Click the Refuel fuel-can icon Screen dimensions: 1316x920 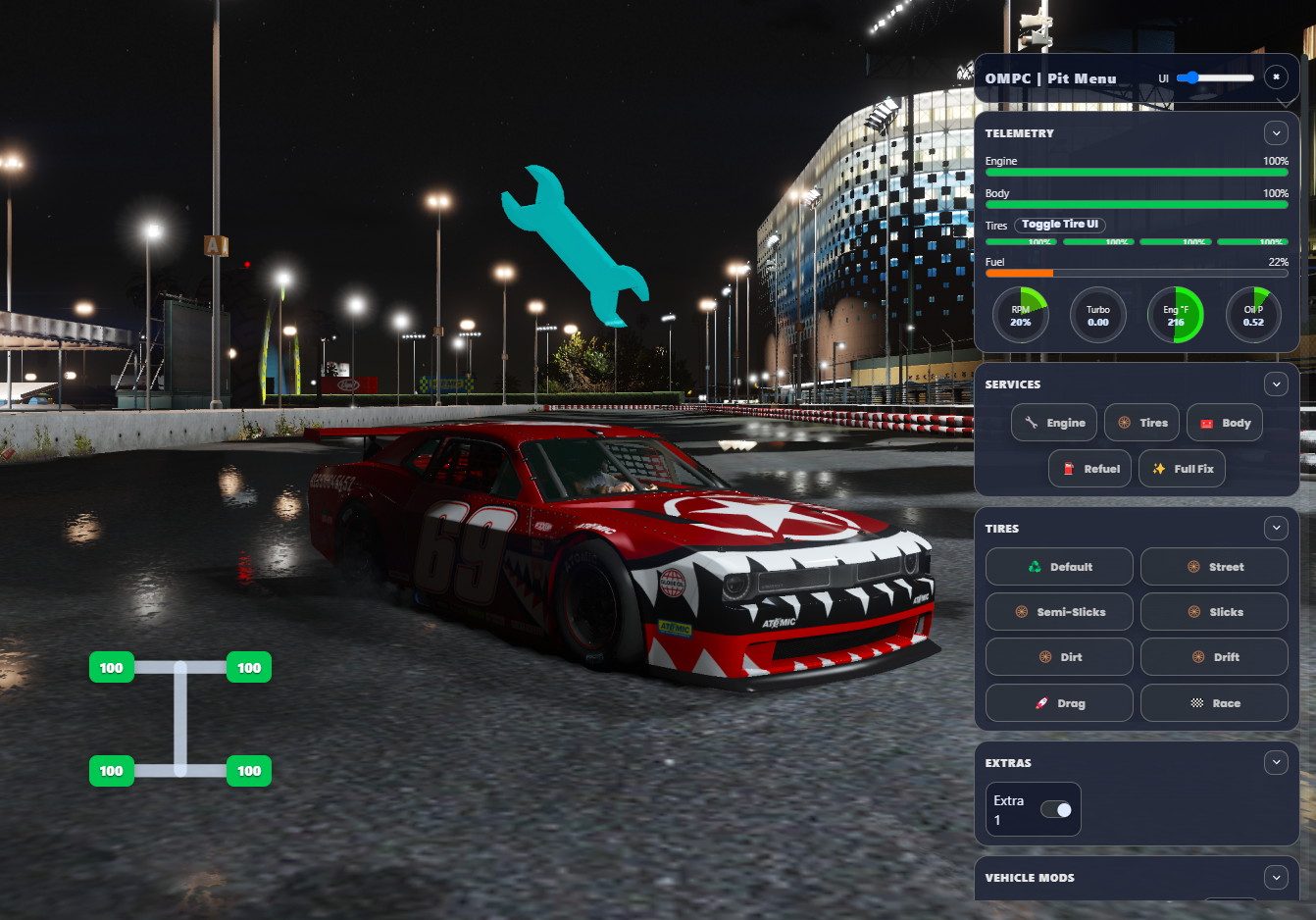pyautogui.click(x=1070, y=468)
